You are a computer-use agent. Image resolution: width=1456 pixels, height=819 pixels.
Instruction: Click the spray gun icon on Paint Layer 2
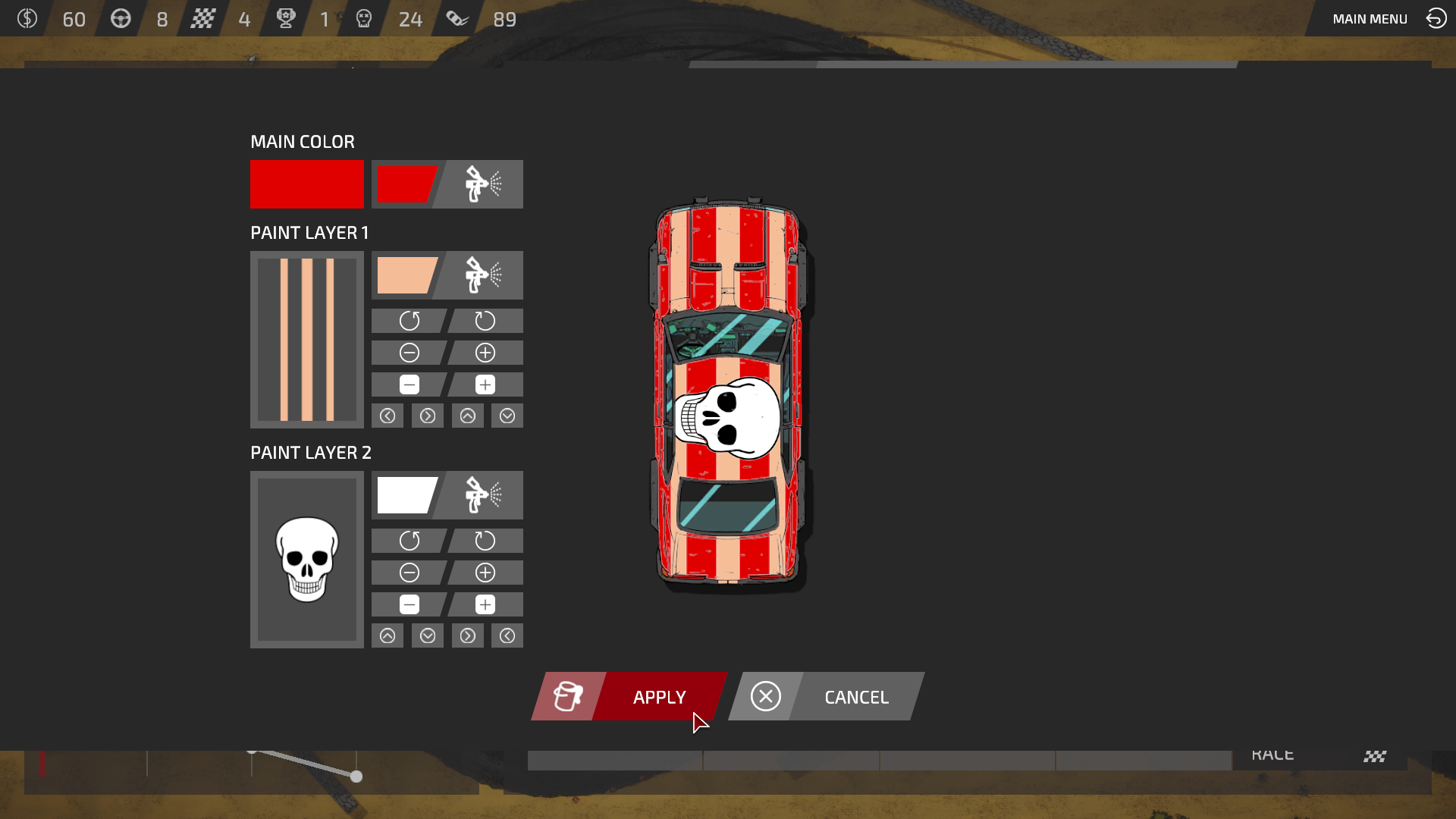478,495
